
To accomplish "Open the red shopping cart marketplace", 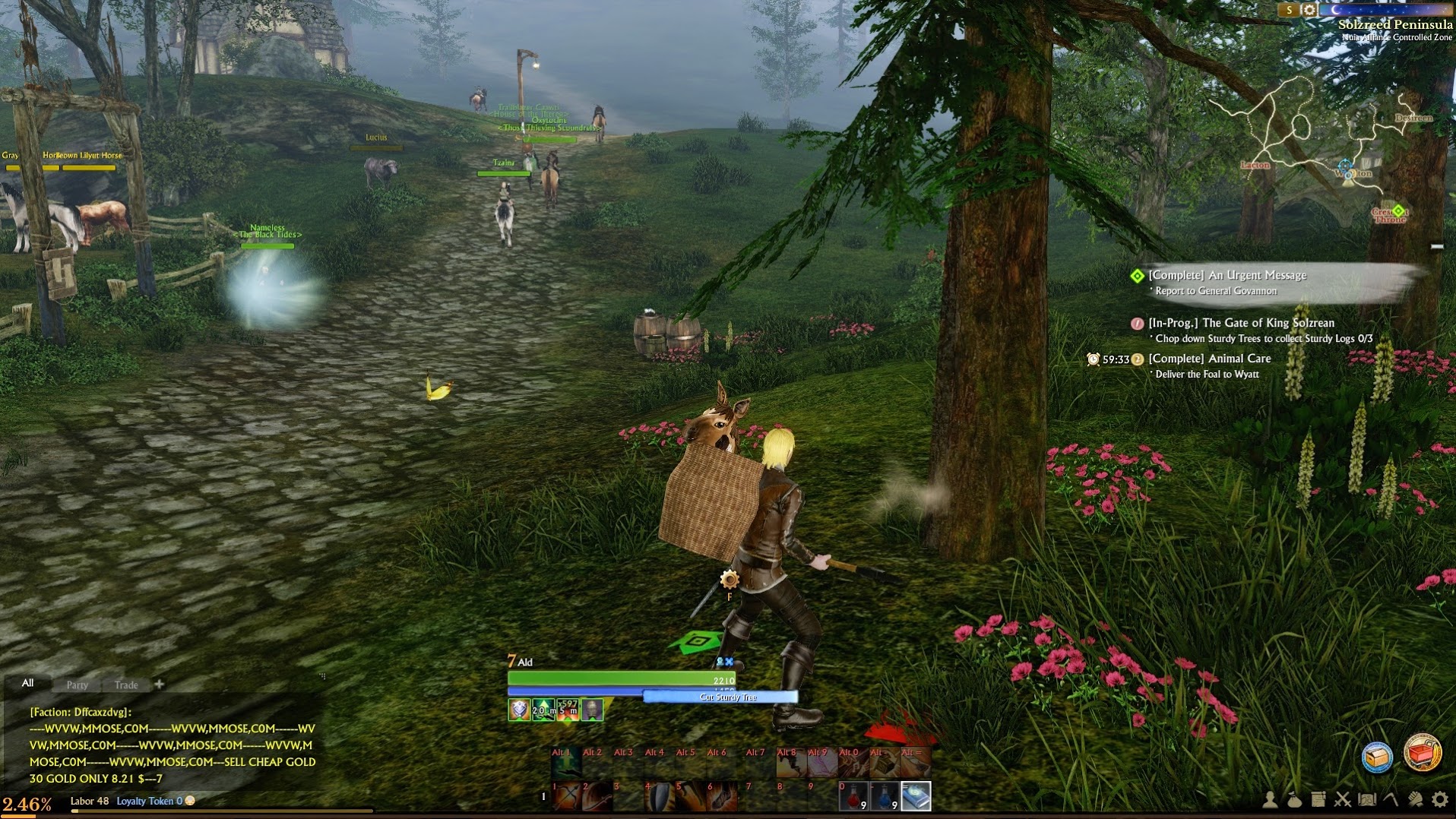I will click(1422, 754).
